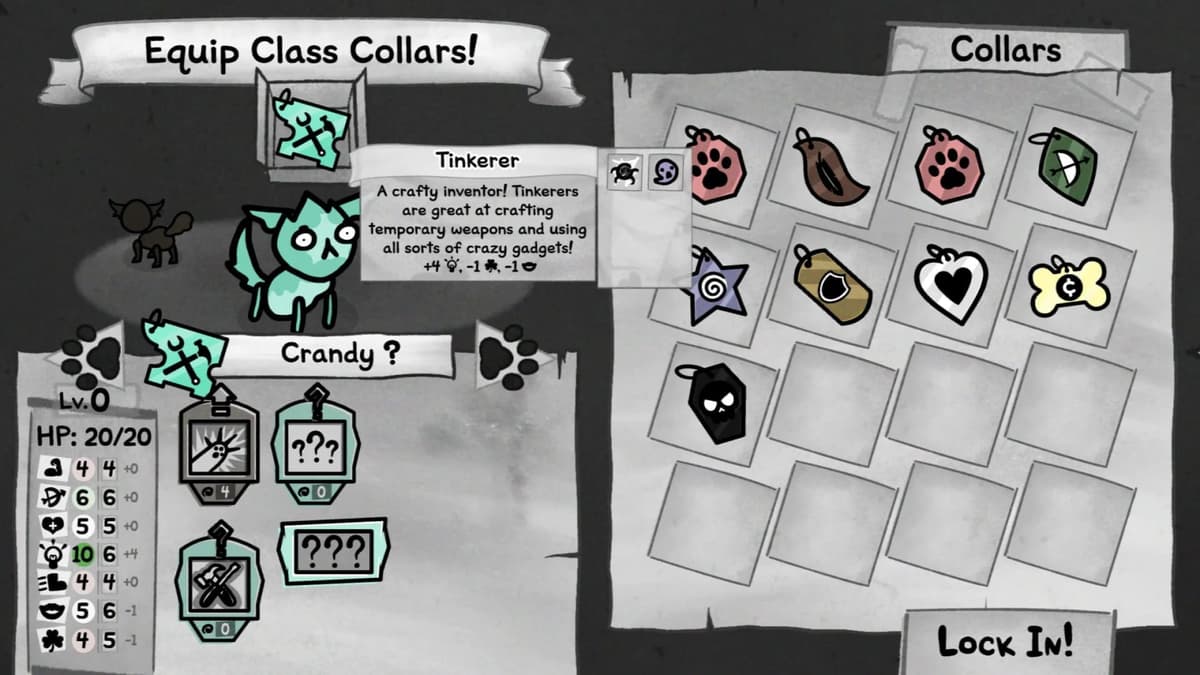This screenshot has height=675, width=1200.
Task: Choose the green bow and arrow collar
Action: pyautogui.click(x=1067, y=166)
